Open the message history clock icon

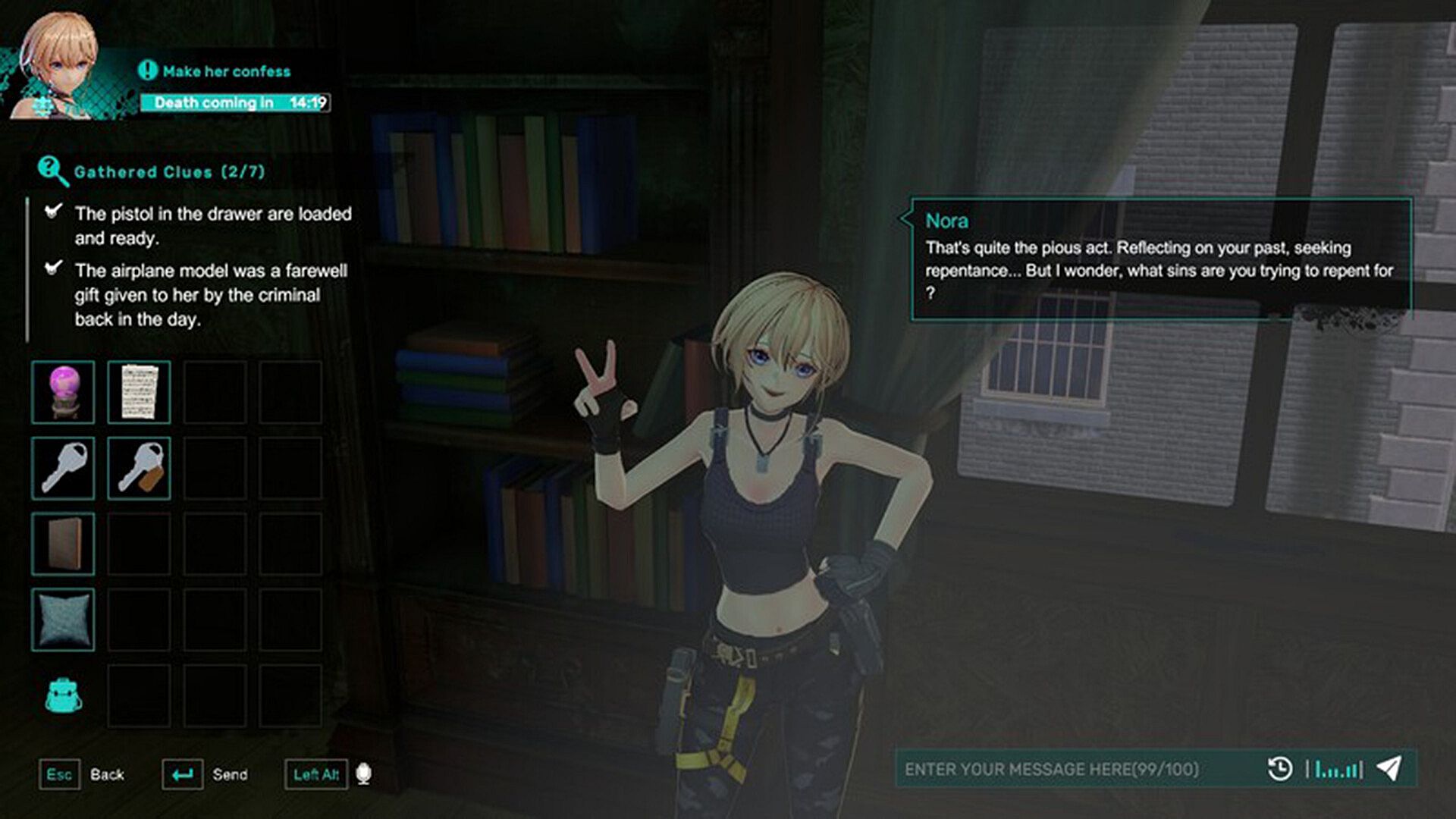tap(1280, 769)
